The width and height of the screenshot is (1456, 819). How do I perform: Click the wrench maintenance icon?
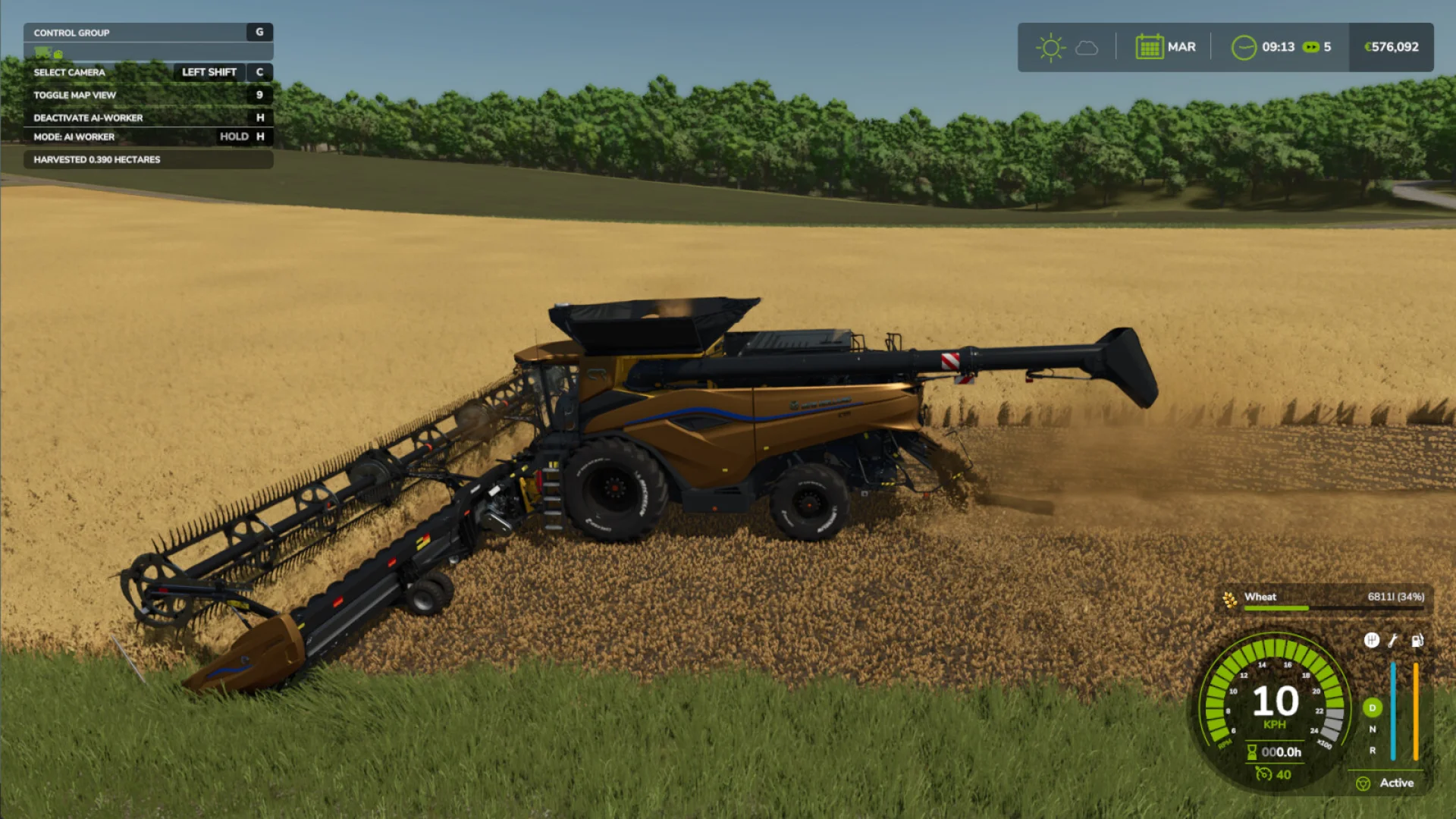coord(1392,642)
